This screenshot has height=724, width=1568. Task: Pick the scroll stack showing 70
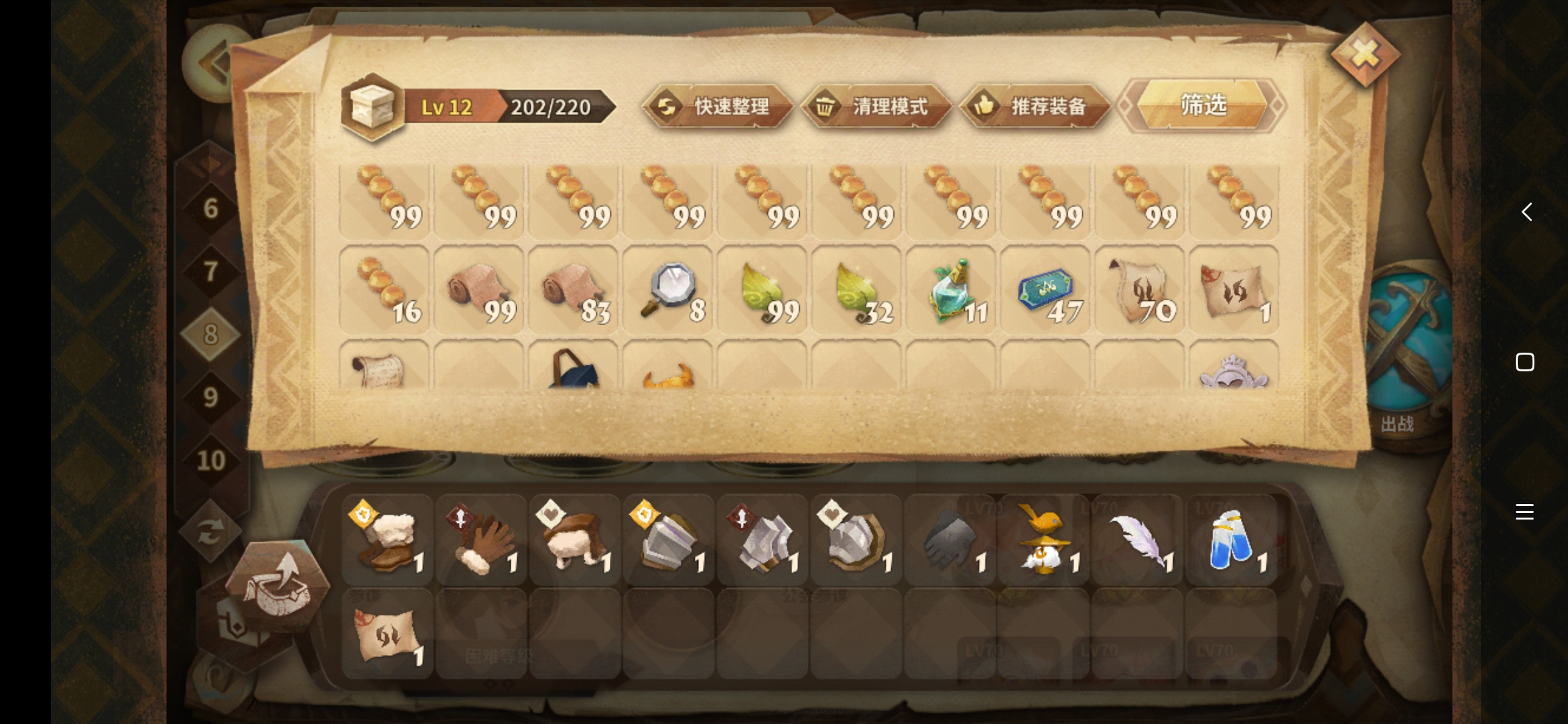(x=1140, y=290)
